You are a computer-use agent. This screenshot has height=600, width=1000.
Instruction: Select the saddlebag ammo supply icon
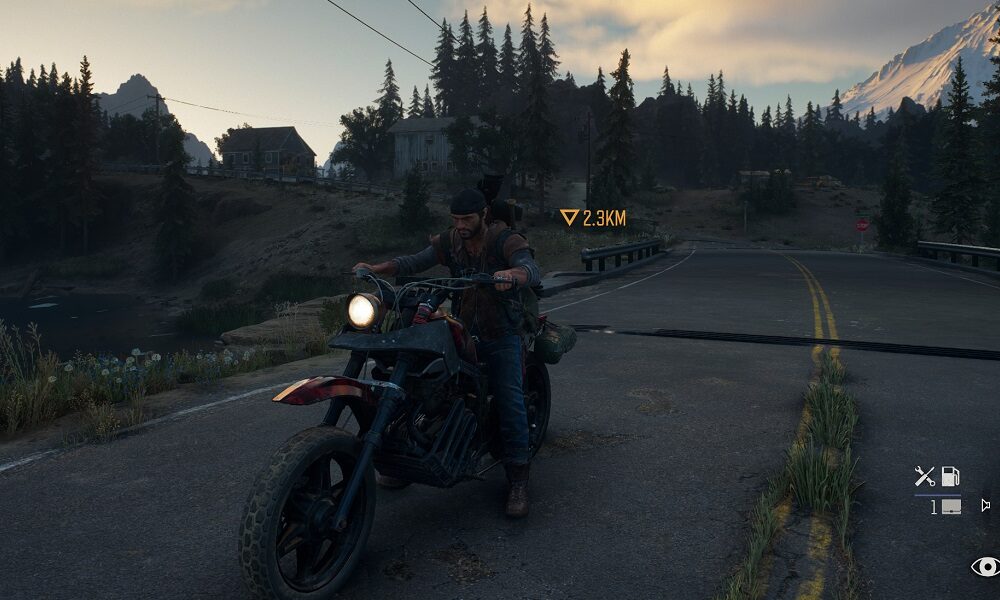point(950,507)
